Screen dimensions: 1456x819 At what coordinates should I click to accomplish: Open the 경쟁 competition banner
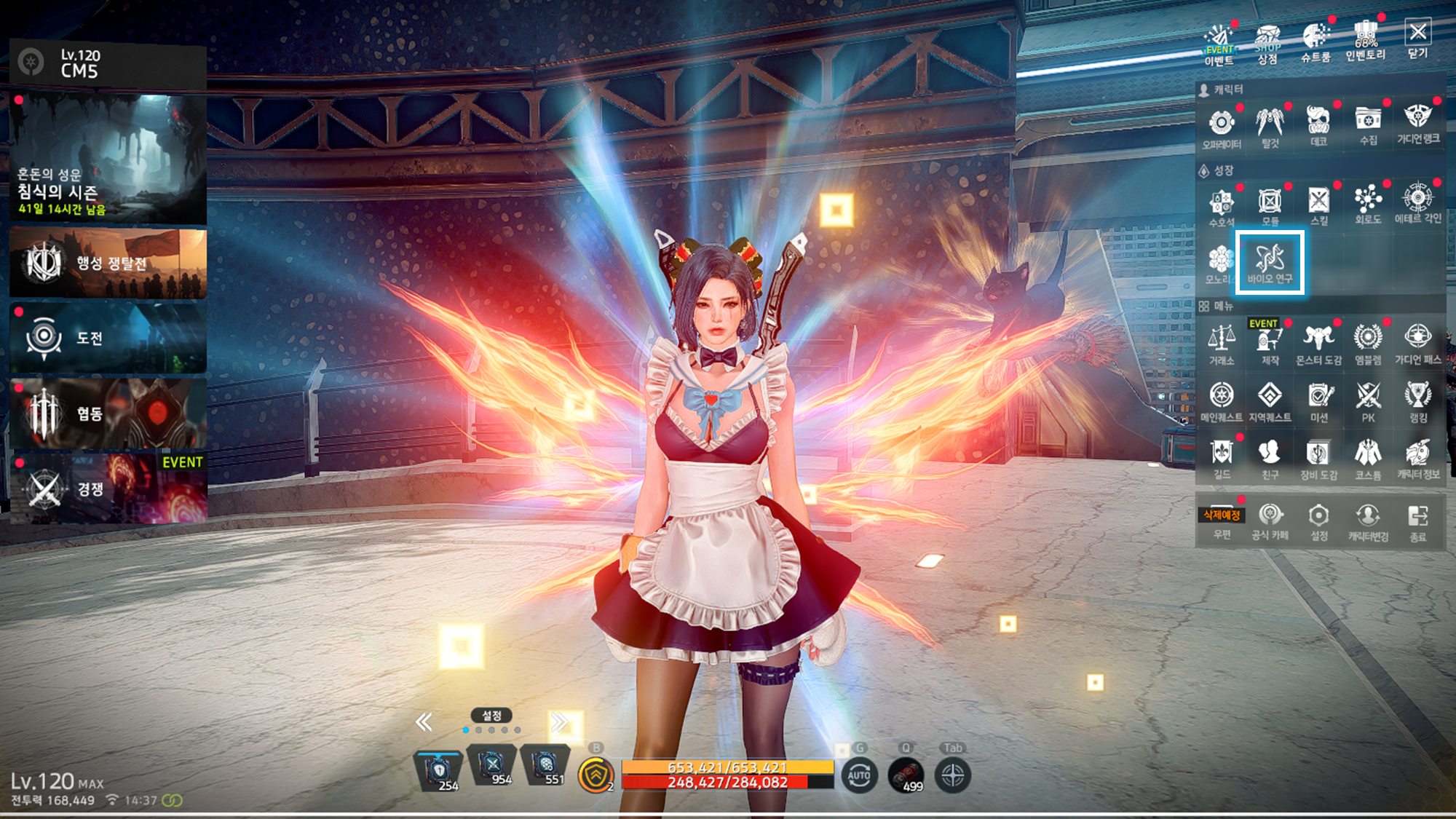[x=108, y=488]
